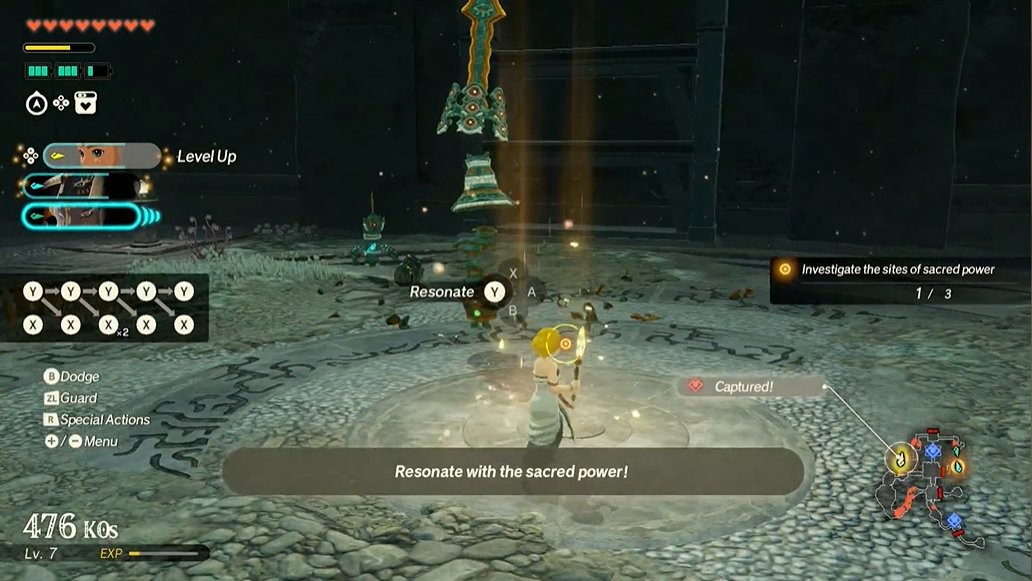
Task: Click the heart container item icon
Action: (86, 102)
